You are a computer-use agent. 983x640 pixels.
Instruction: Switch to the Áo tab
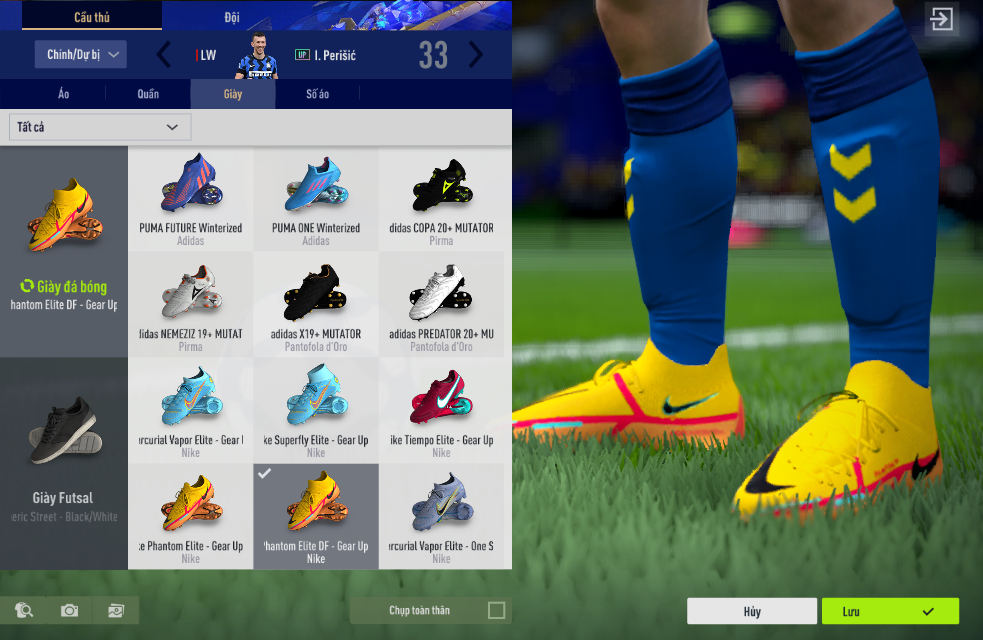click(63, 94)
